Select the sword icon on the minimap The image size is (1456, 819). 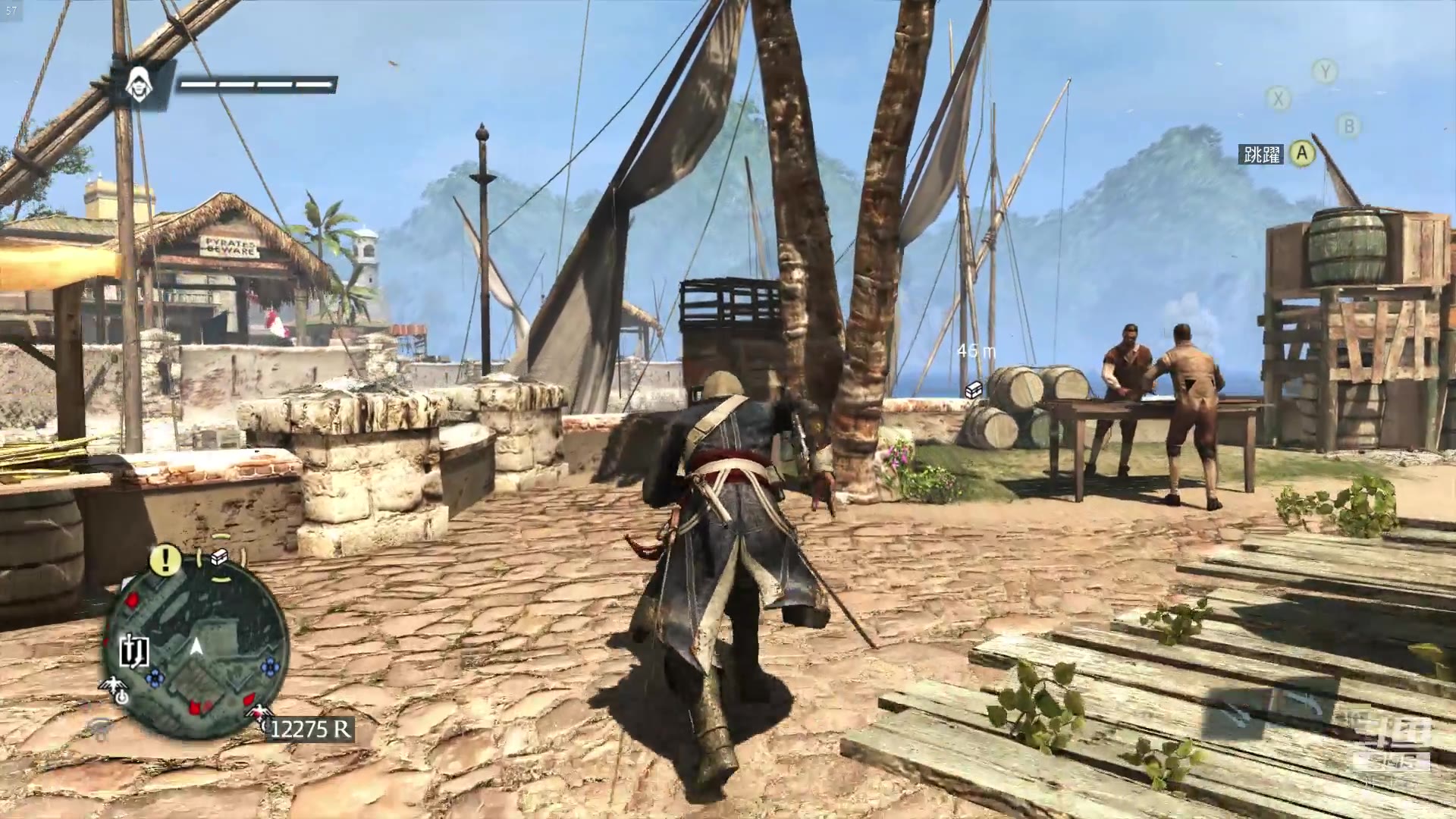[x=133, y=651]
